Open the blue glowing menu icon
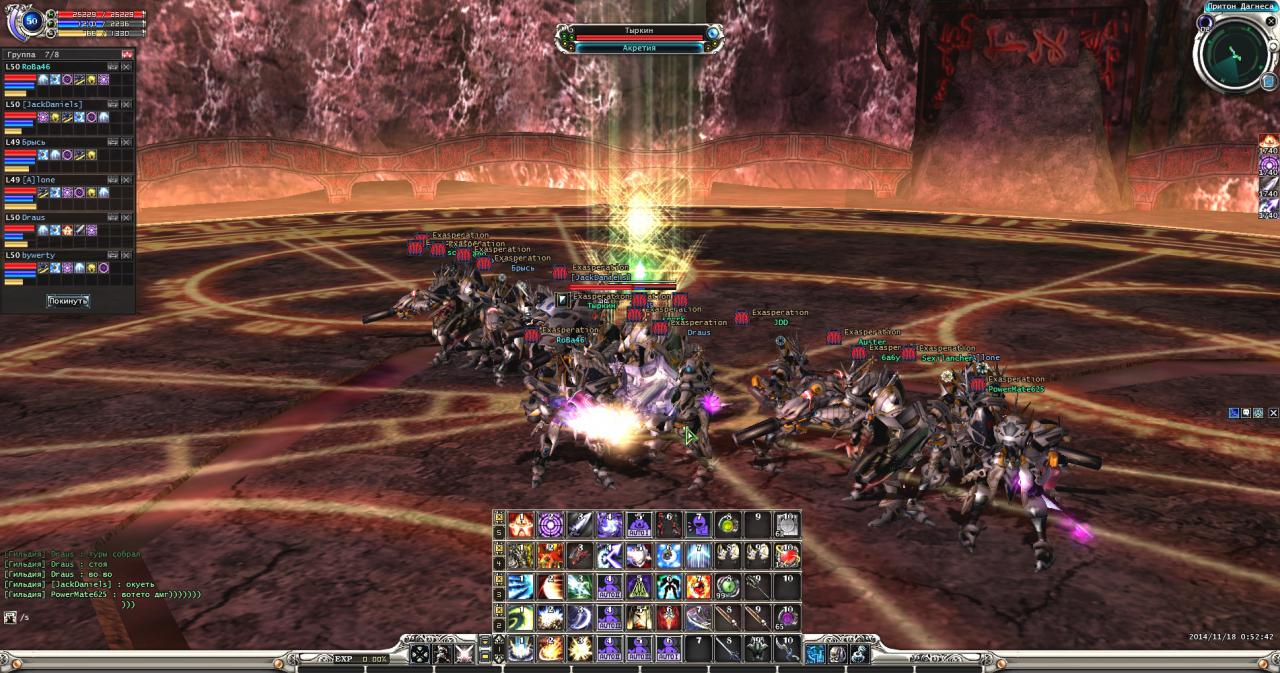The width and height of the screenshot is (1280, 673). pyautogui.click(x=816, y=654)
